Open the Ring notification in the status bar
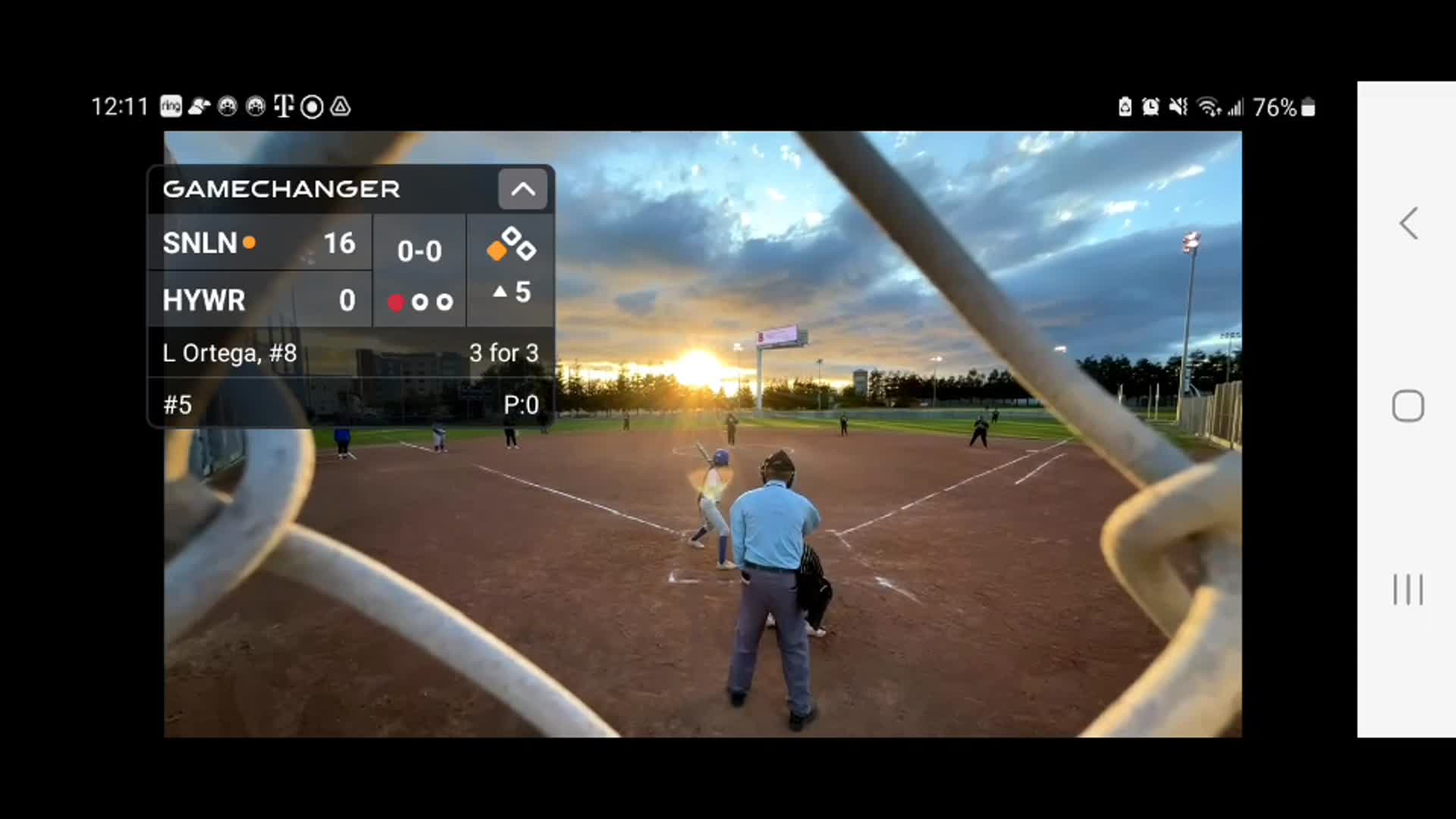1456x819 pixels. pos(170,107)
